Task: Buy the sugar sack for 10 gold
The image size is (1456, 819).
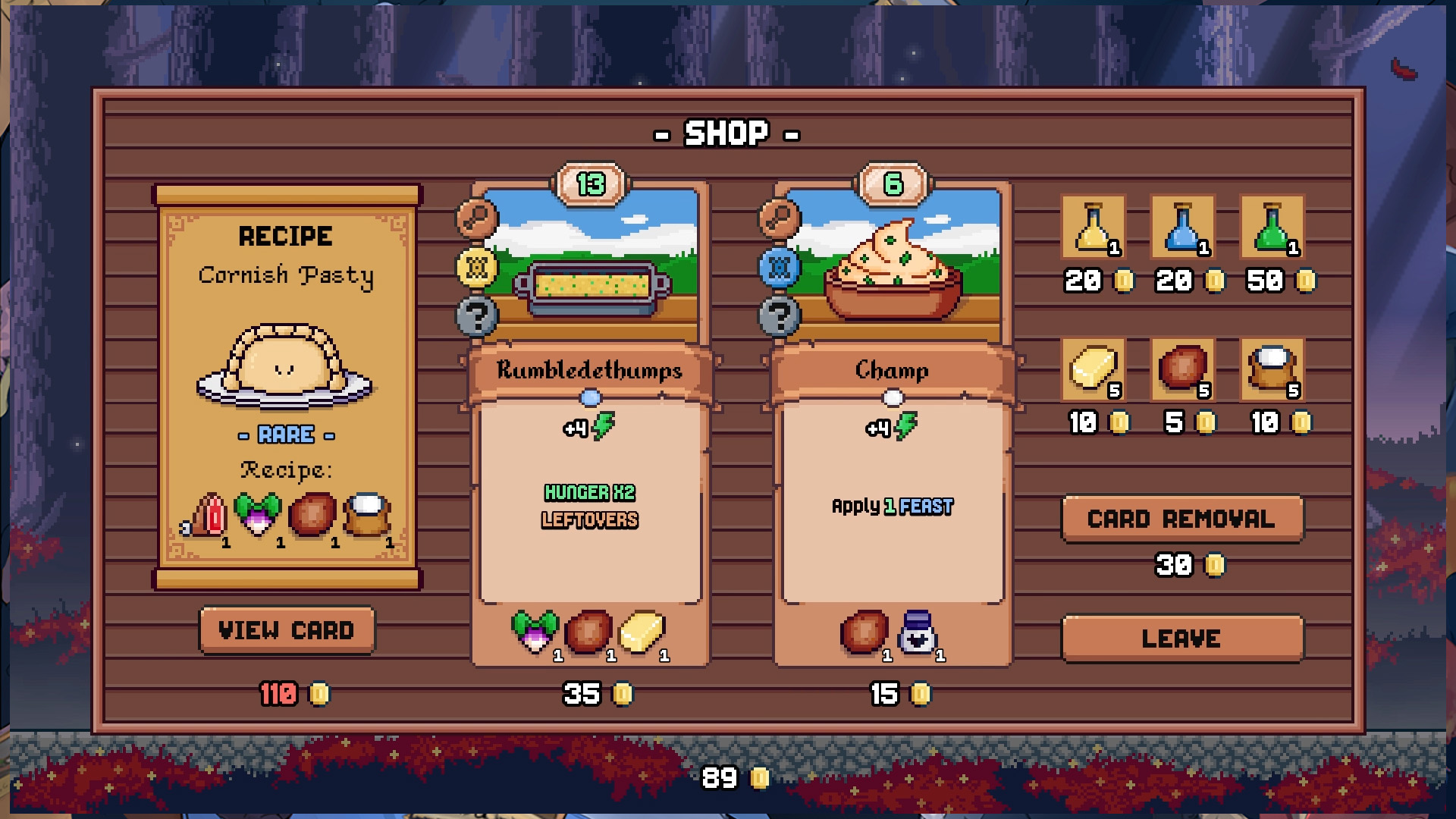Action: (1271, 372)
